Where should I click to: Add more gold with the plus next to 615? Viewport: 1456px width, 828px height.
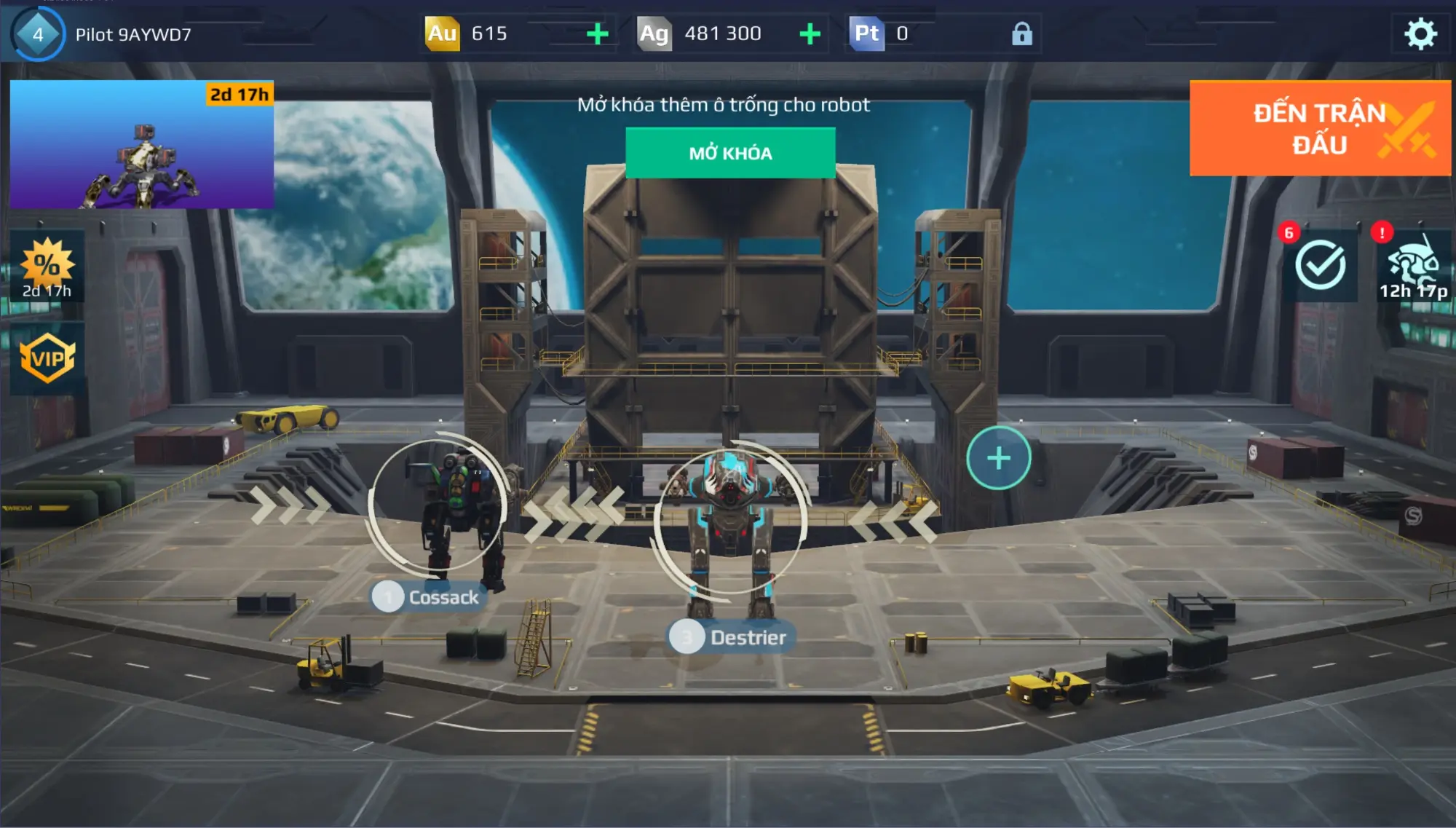click(x=598, y=32)
